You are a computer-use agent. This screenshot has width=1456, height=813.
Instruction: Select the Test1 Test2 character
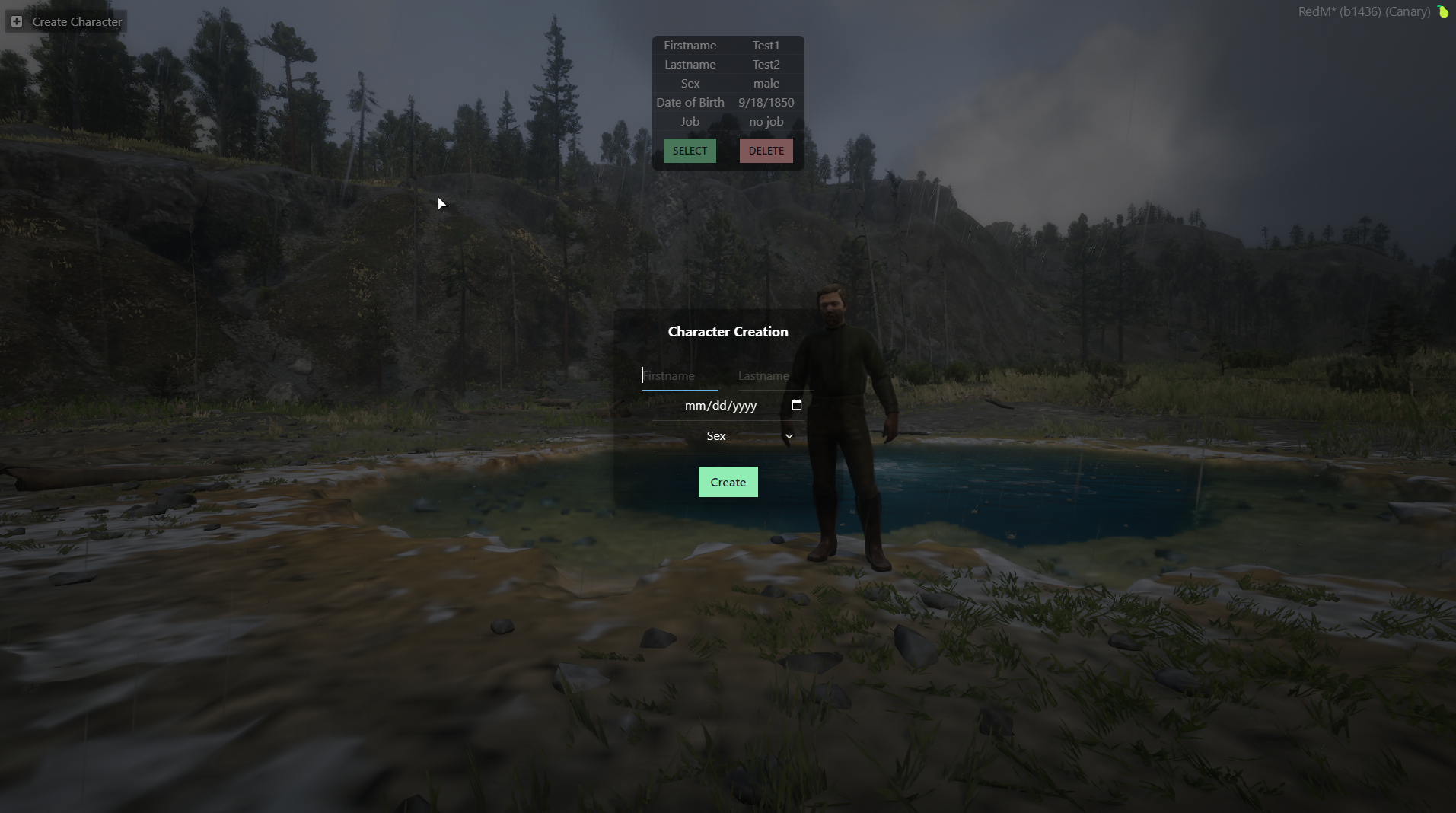690,151
